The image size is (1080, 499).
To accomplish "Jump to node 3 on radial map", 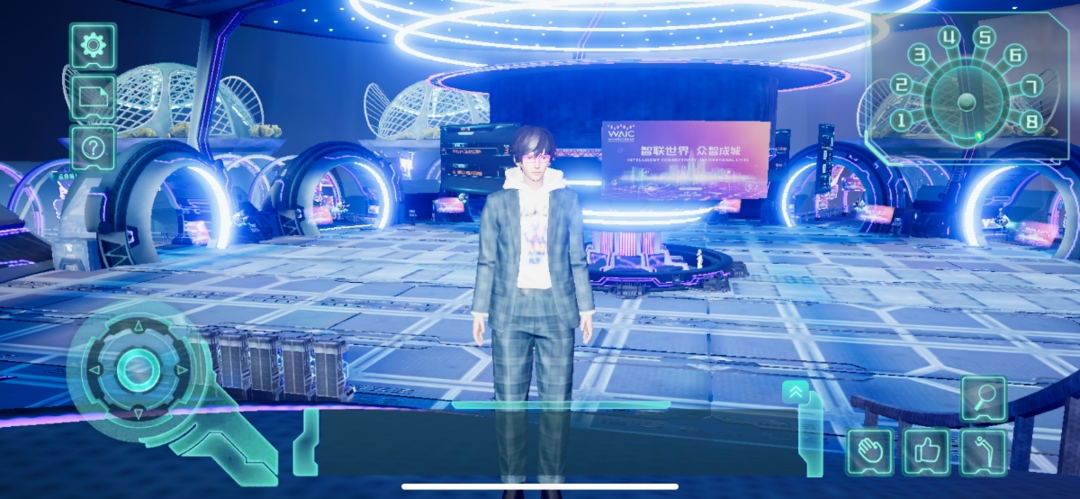I will tap(919, 55).
